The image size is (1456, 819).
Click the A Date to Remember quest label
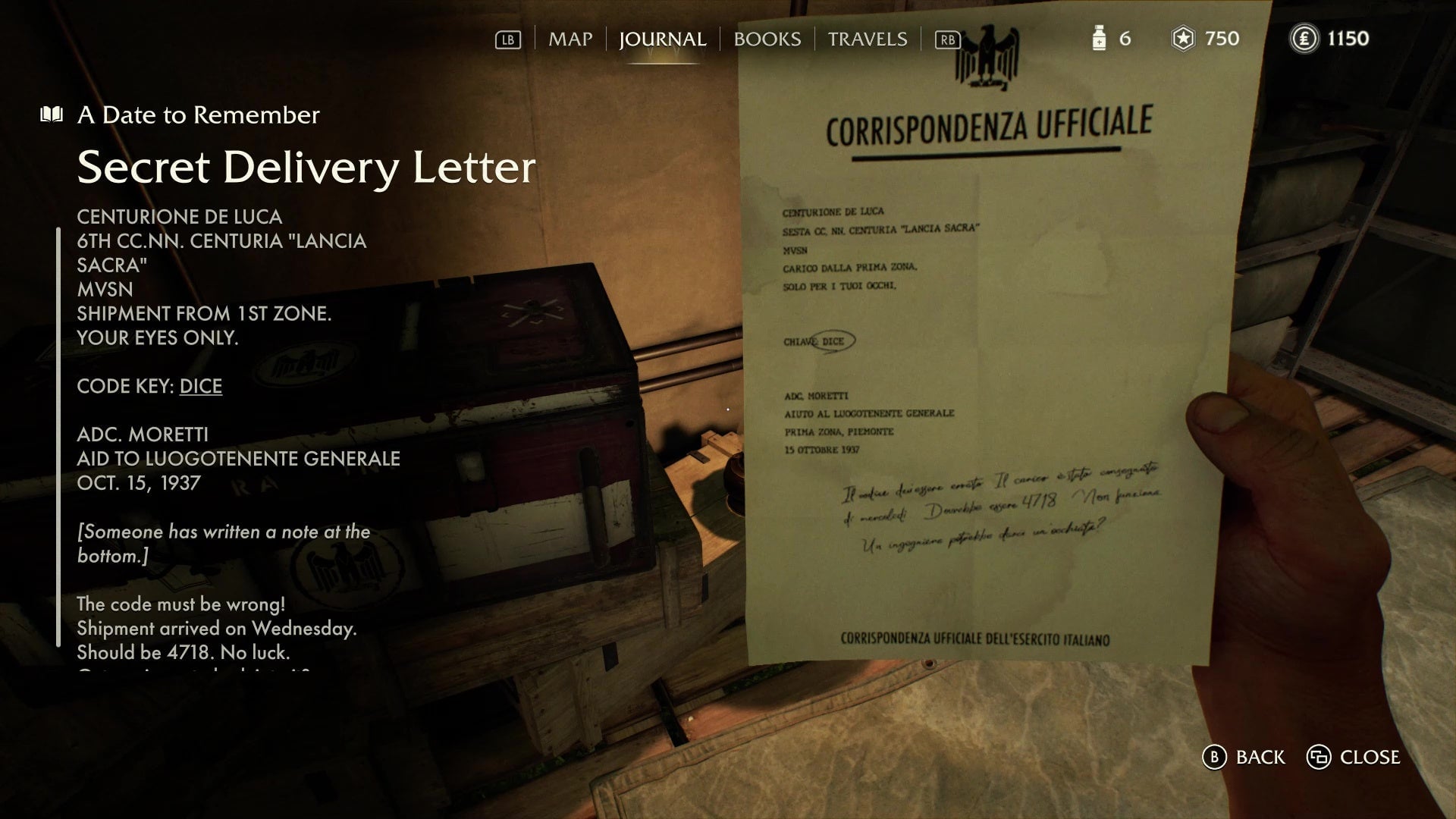coord(196,115)
